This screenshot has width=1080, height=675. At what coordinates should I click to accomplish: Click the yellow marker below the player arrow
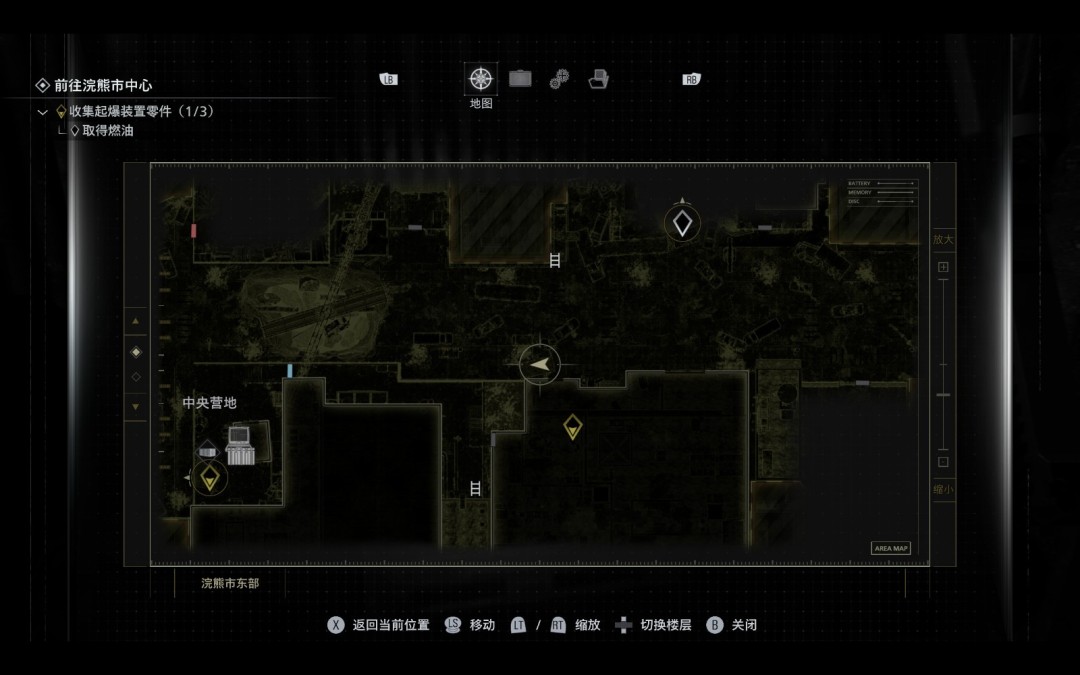572,427
